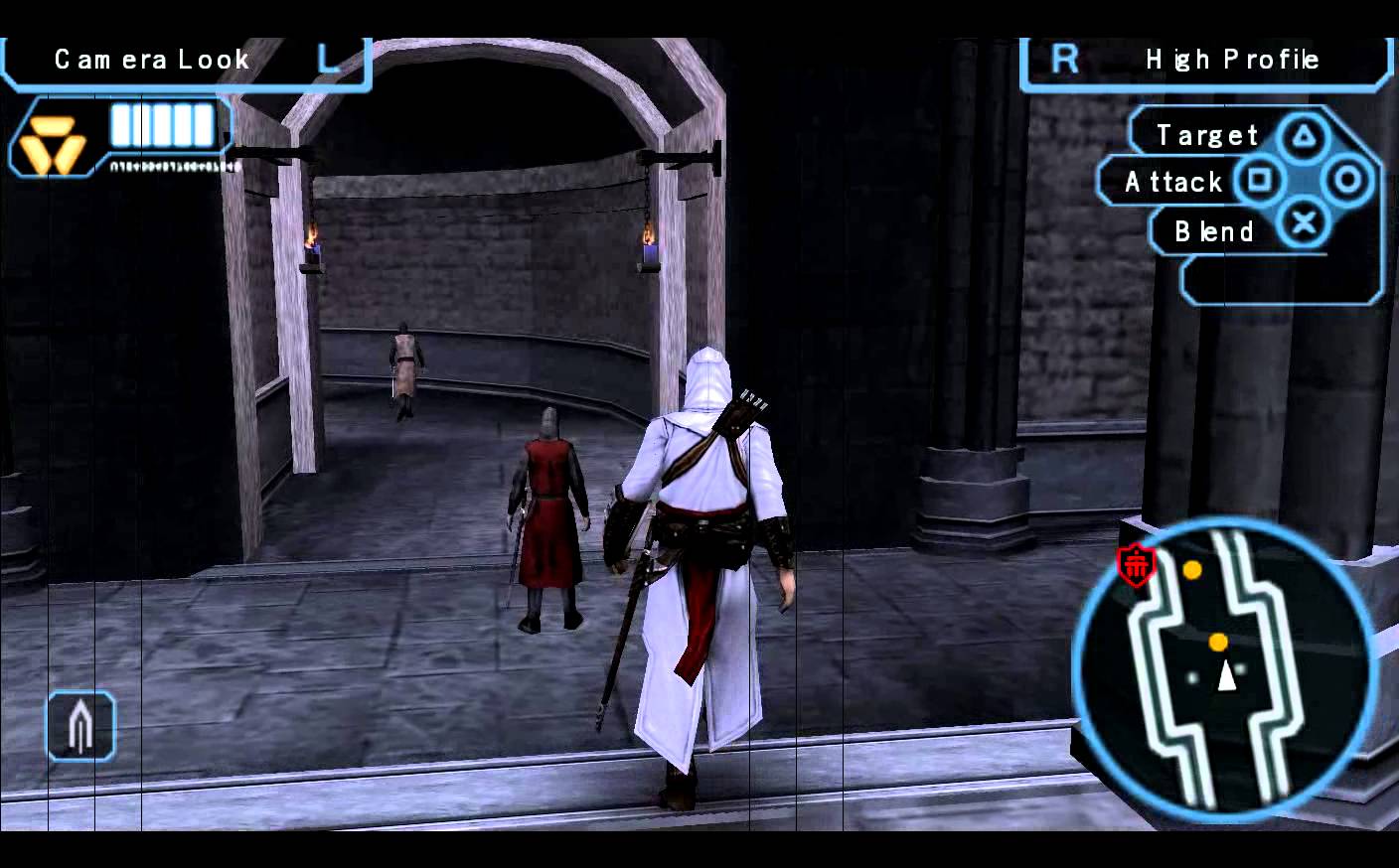
Task: Click the R shoulder button icon
Action: [1064, 59]
